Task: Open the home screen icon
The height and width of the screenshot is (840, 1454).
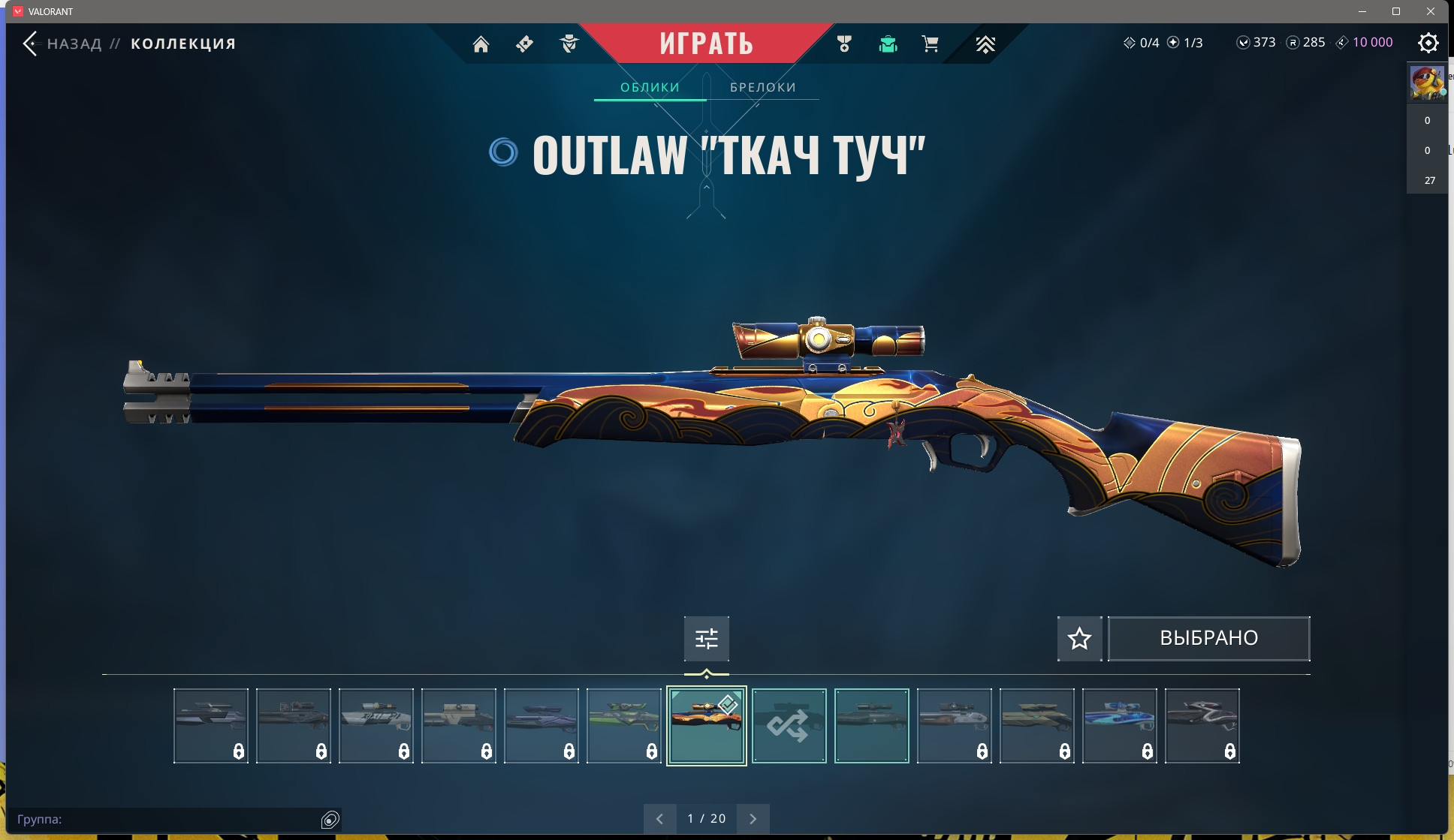Action: pyautogui.click(x=481, y=44)
